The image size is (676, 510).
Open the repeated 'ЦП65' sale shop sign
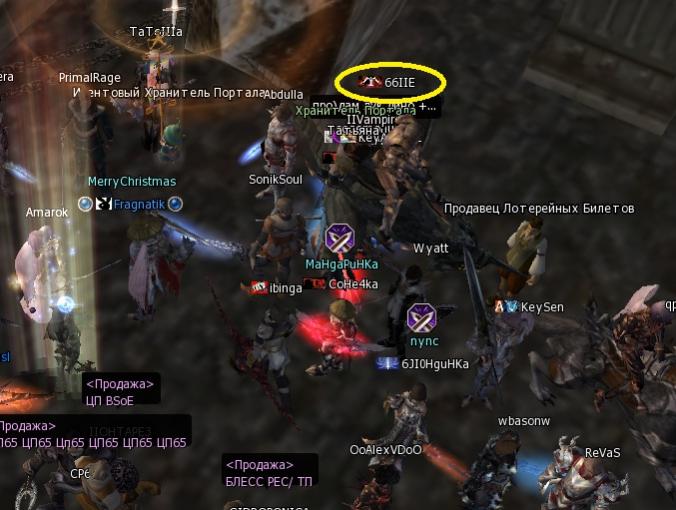pos(93,435)
